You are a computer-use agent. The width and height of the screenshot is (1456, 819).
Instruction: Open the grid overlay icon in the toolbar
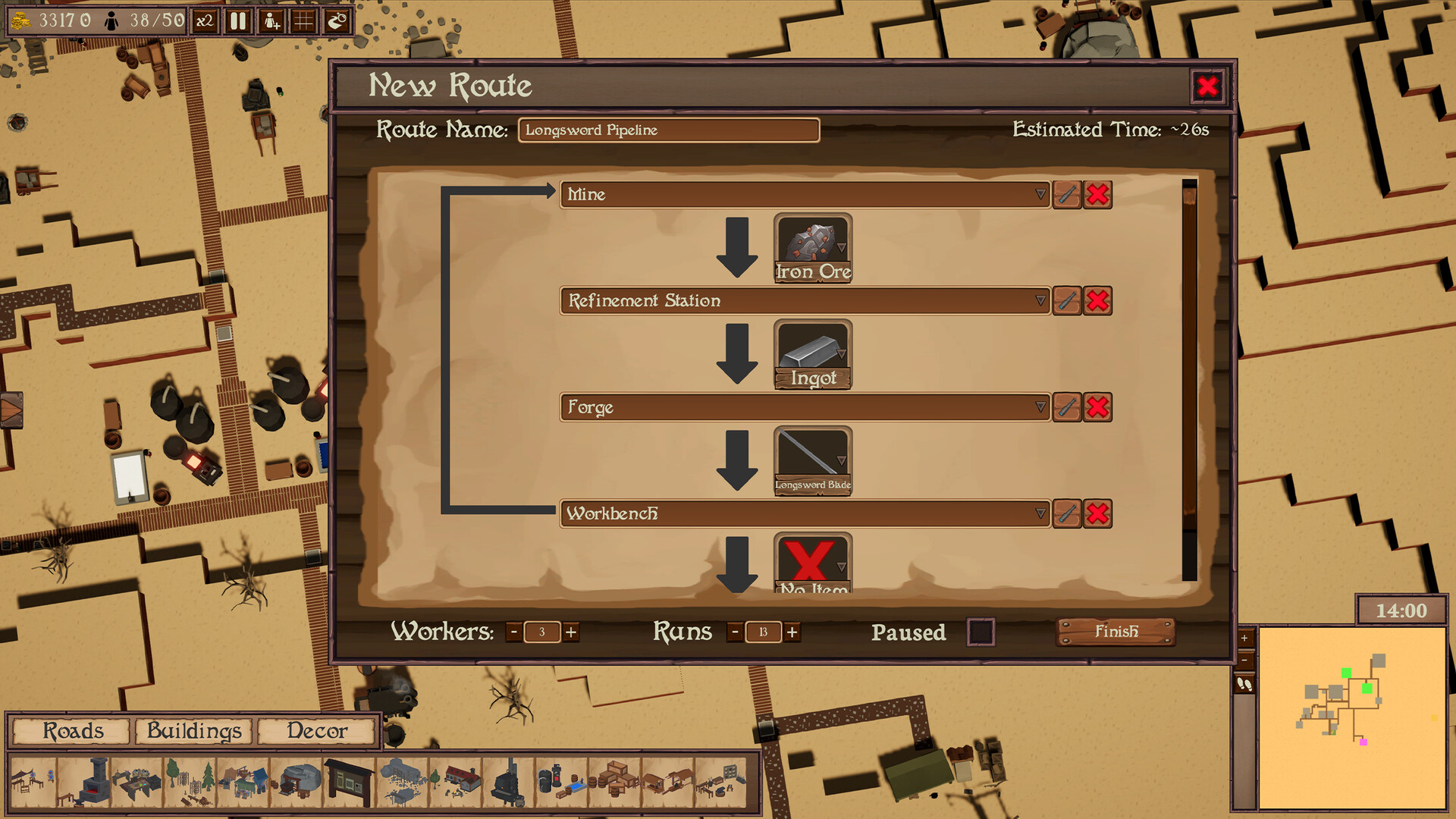pos(303,21)
